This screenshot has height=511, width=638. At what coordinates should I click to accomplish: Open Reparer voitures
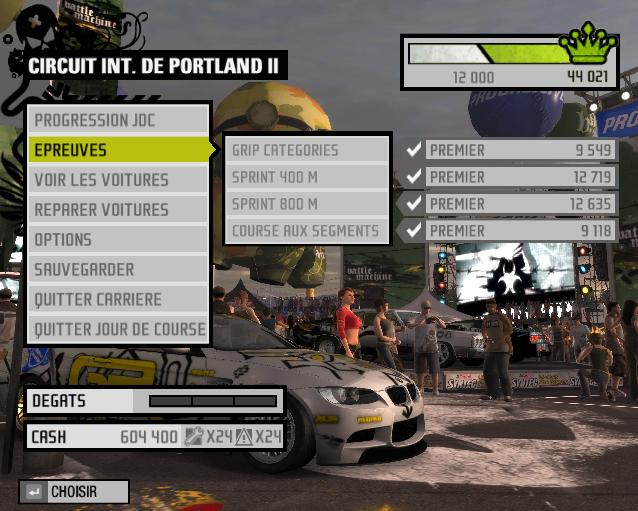[x=118, y=210]
